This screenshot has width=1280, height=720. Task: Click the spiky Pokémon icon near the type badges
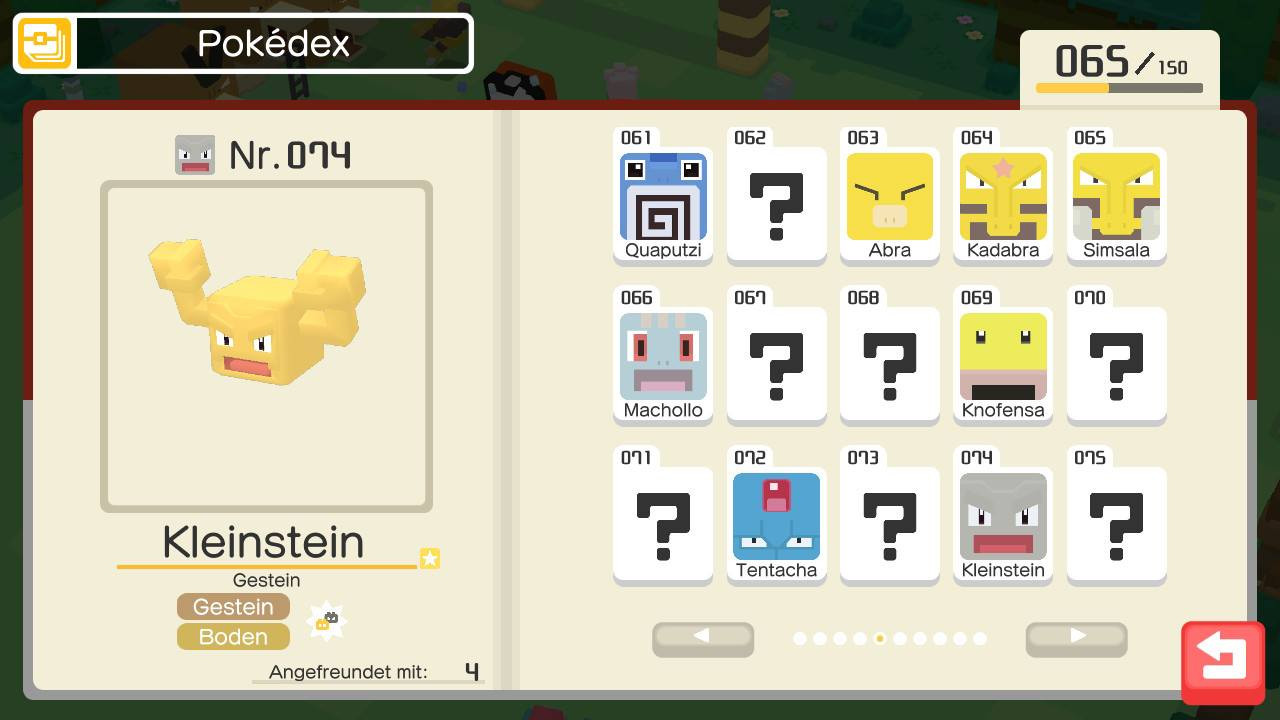coord(327,619)
